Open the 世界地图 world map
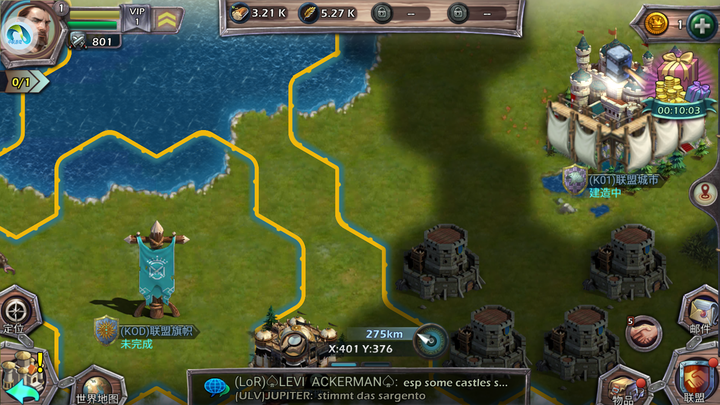This screenshot has width=720, height=405. tap(98, 386)
